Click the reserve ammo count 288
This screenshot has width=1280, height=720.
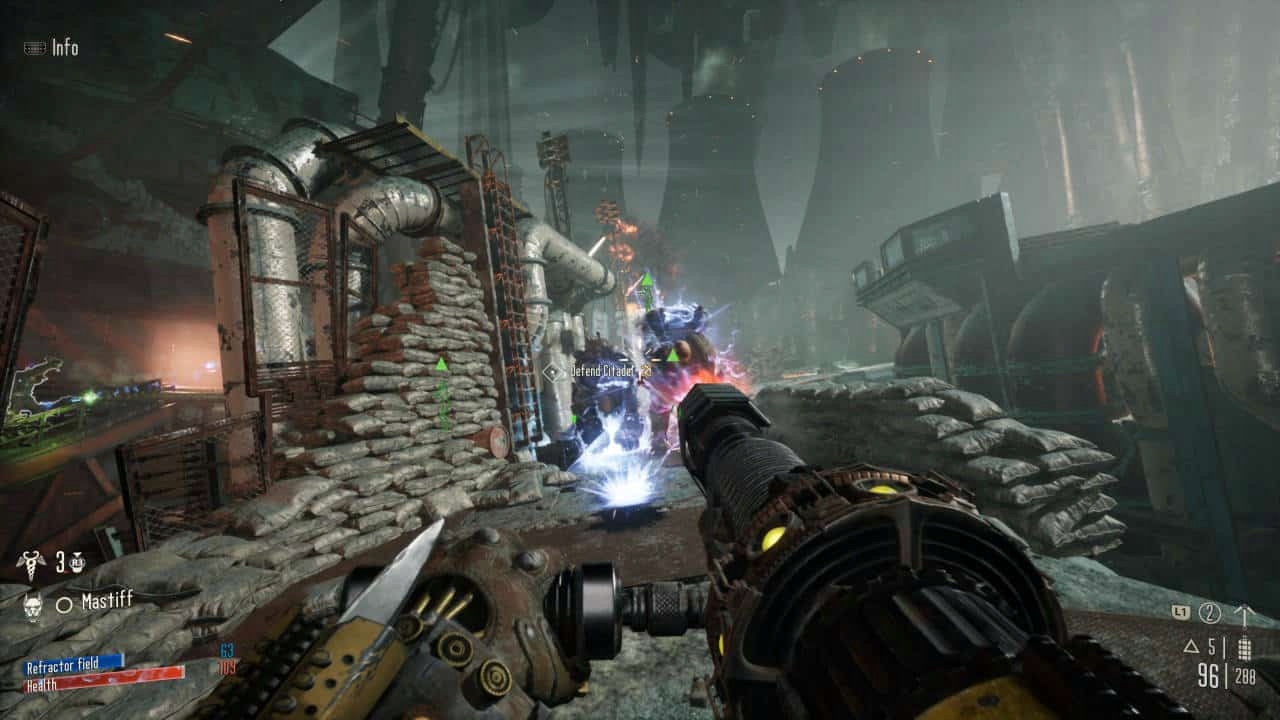tap(1246, 676)
